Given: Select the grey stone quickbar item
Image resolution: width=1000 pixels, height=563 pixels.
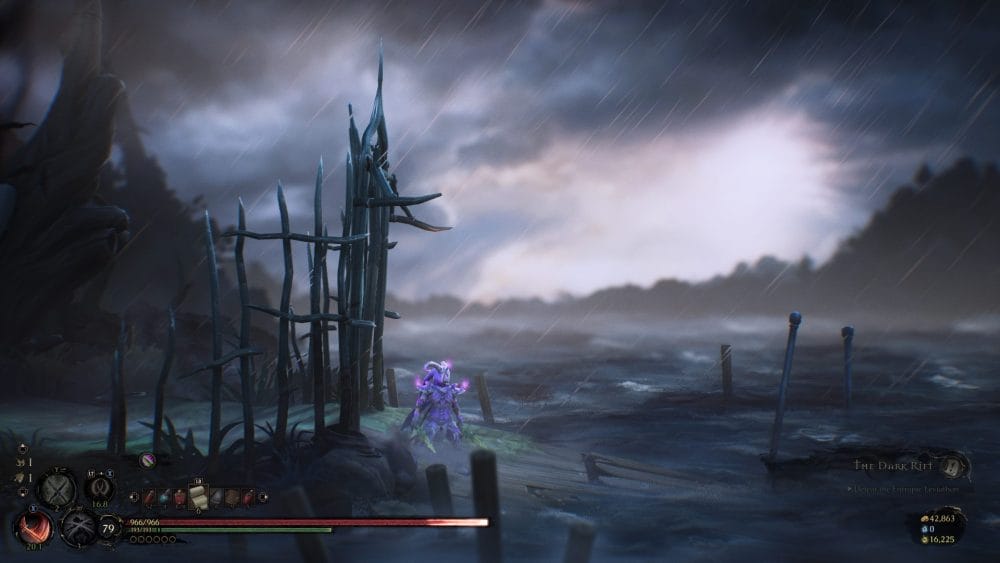Looking at the screenshot, I should [x=214, y=497].
